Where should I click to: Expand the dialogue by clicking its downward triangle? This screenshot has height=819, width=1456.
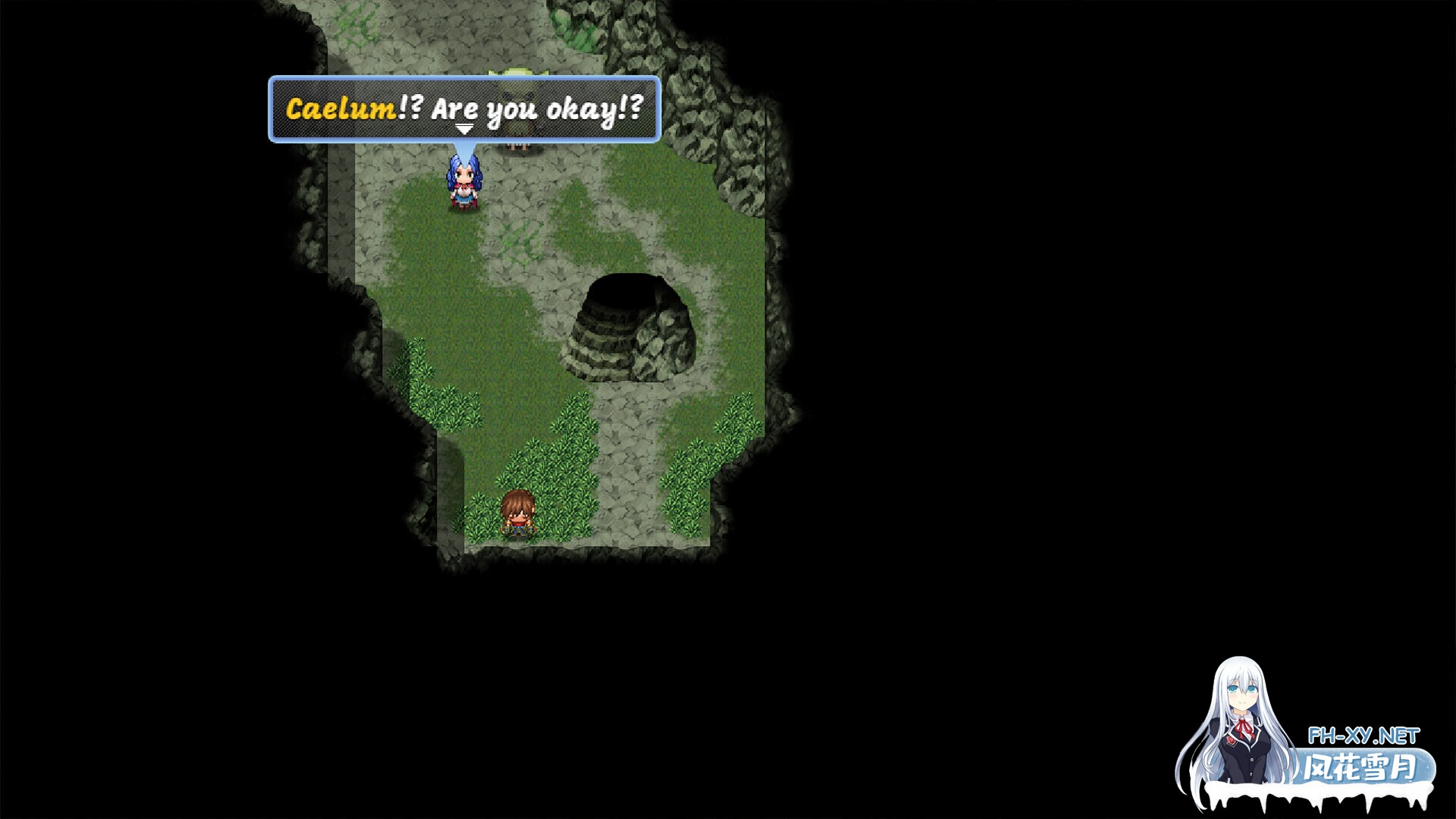[x=463, y=129]
